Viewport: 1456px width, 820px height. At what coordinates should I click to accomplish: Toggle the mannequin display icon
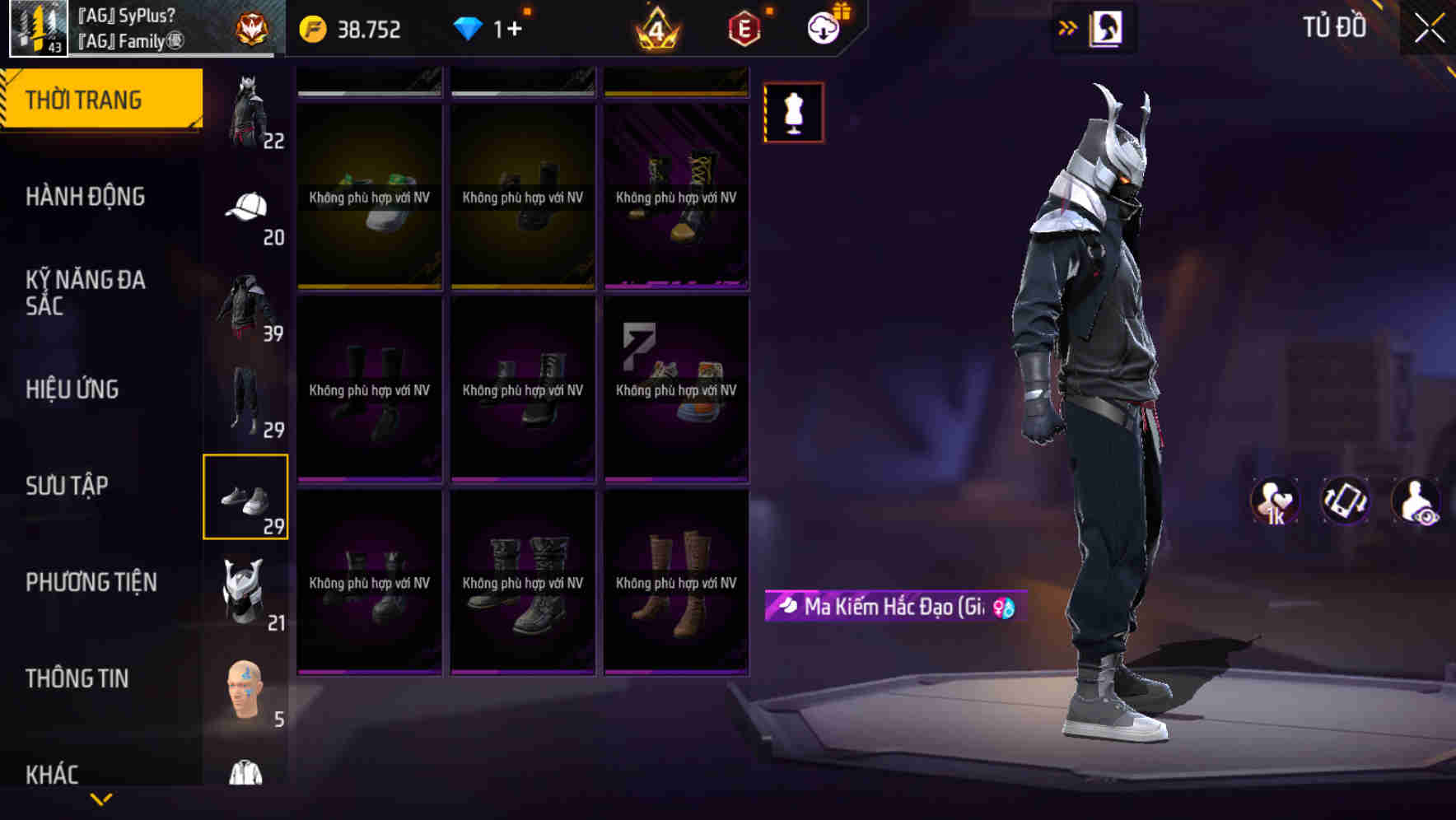click(x=793, y=113)
